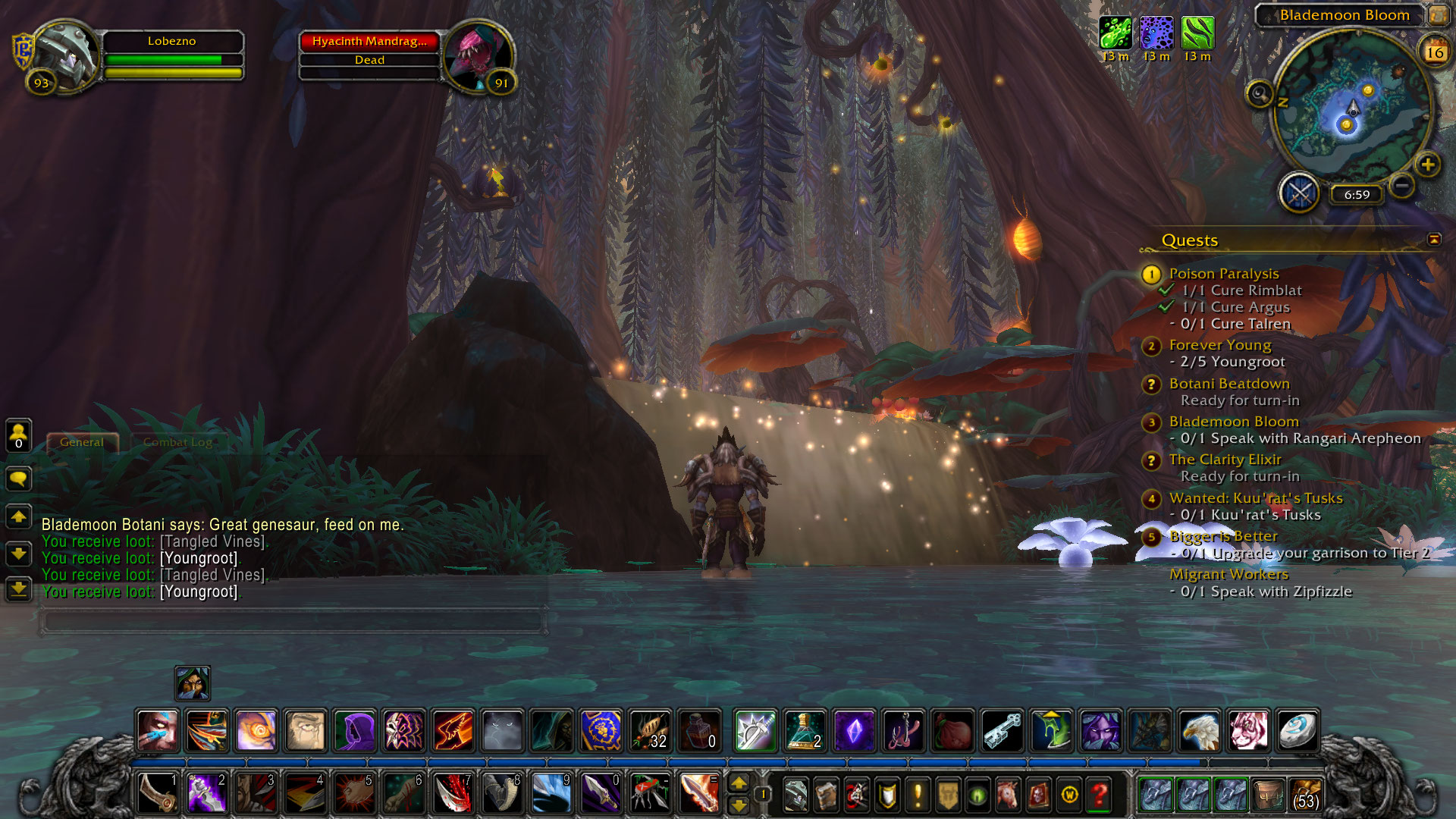This screenshot has width=1456, height=819.
Task: Open the Forever Young quest entry
Action: pos(1219,345)
